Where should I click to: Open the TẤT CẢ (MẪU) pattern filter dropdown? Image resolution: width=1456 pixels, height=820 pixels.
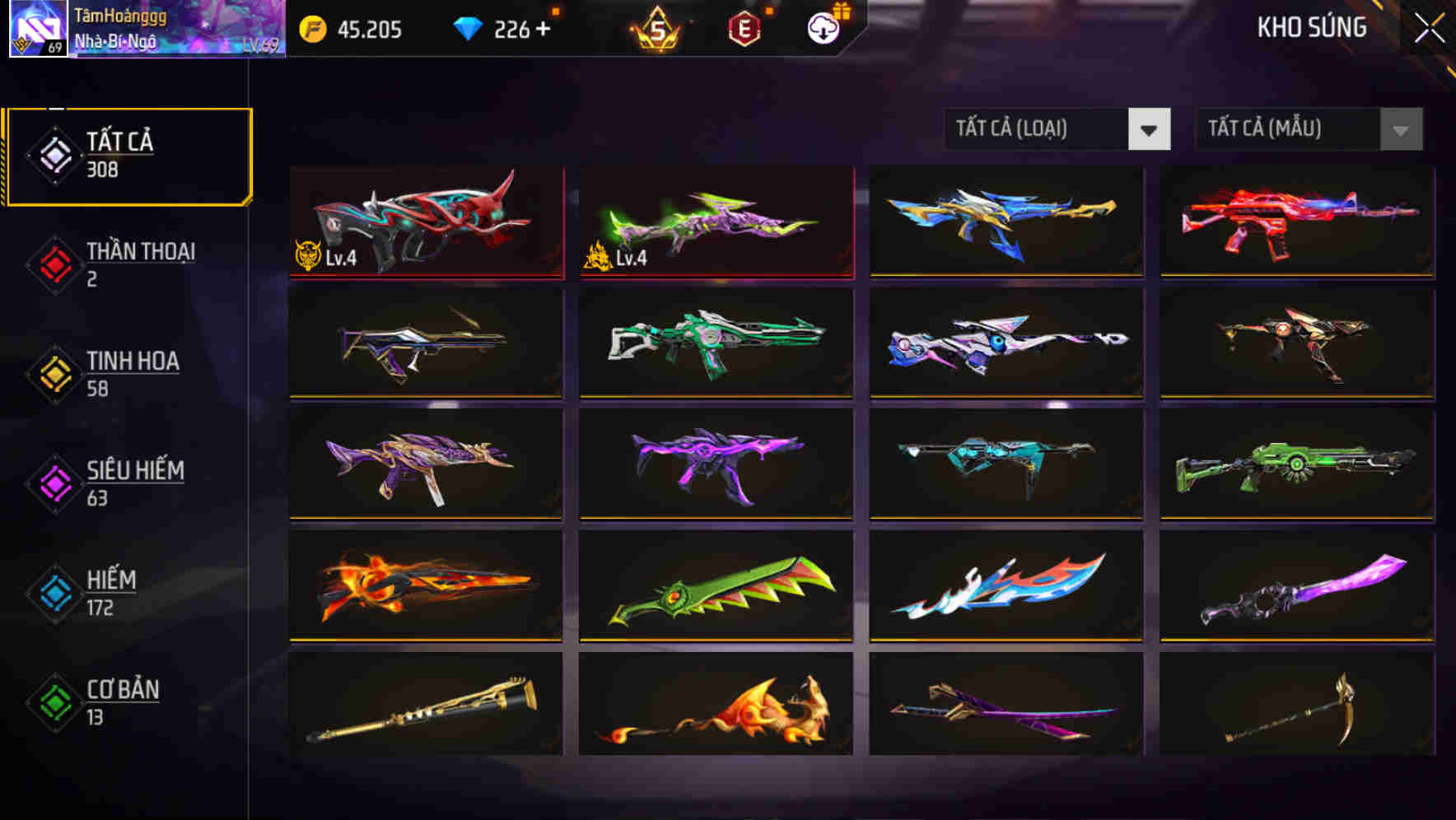pos(1308,129)
